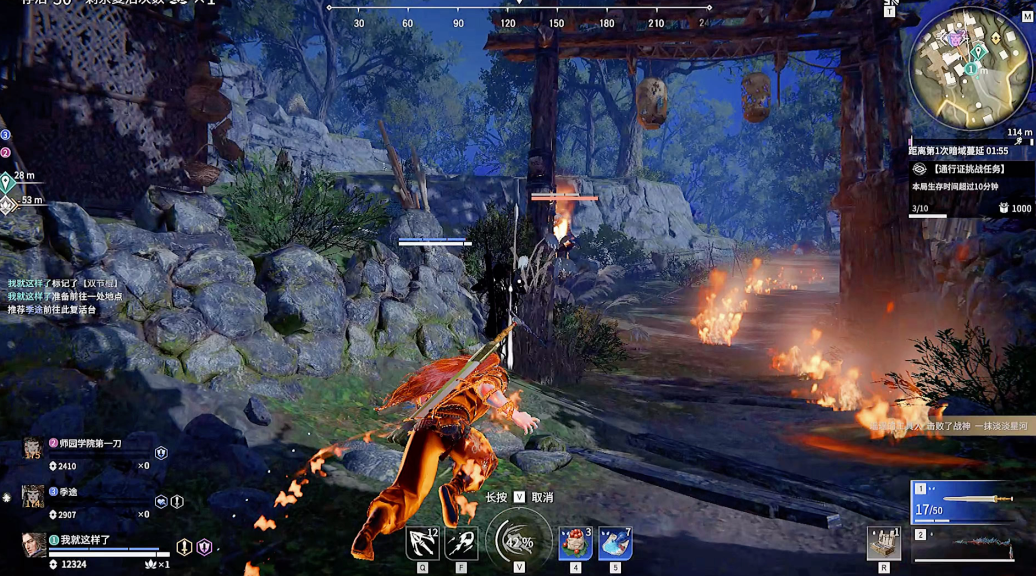Click the gold sword talent icon

click(x=184, y=547)
